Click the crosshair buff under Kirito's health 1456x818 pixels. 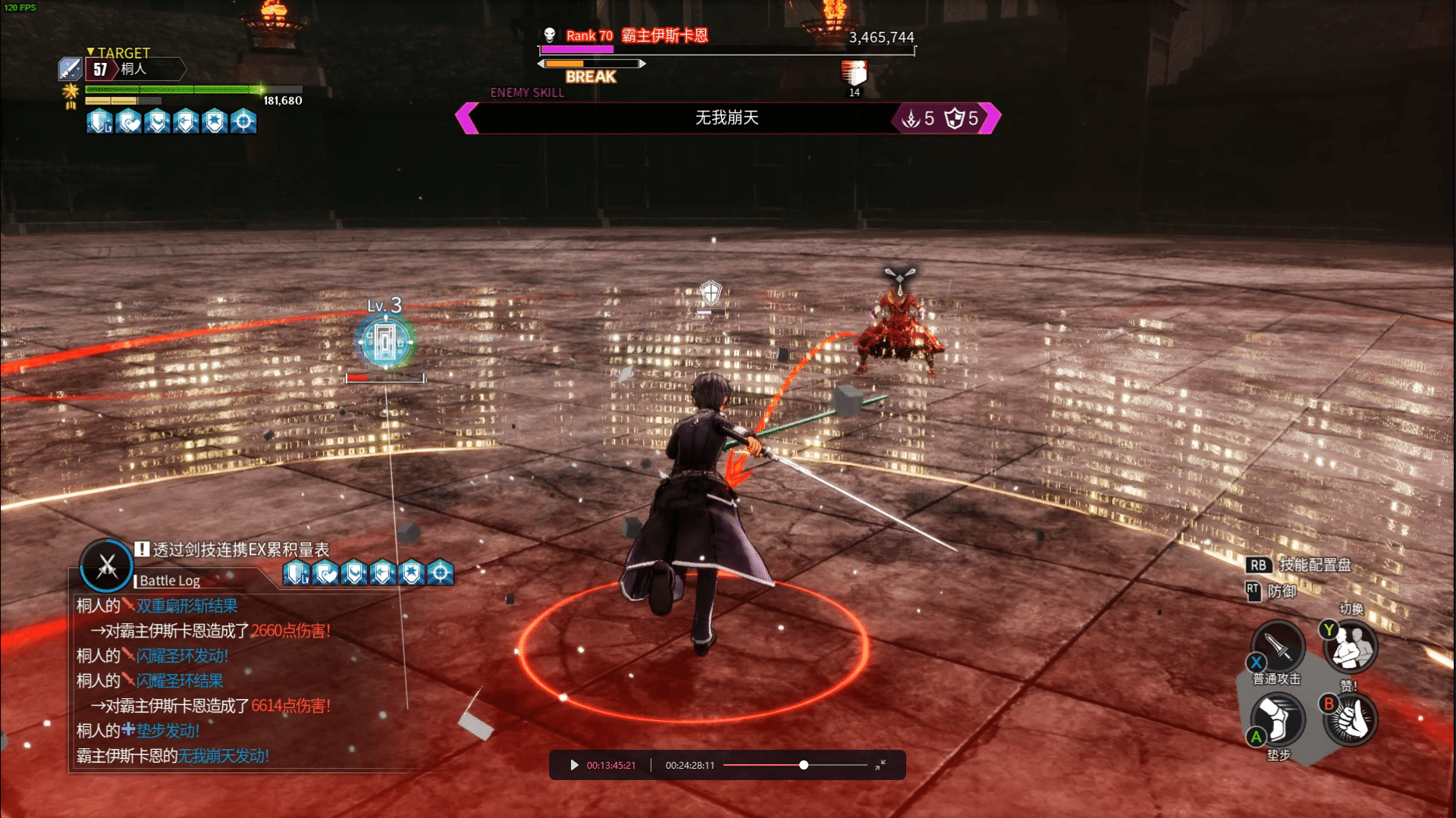pos(243,121)
